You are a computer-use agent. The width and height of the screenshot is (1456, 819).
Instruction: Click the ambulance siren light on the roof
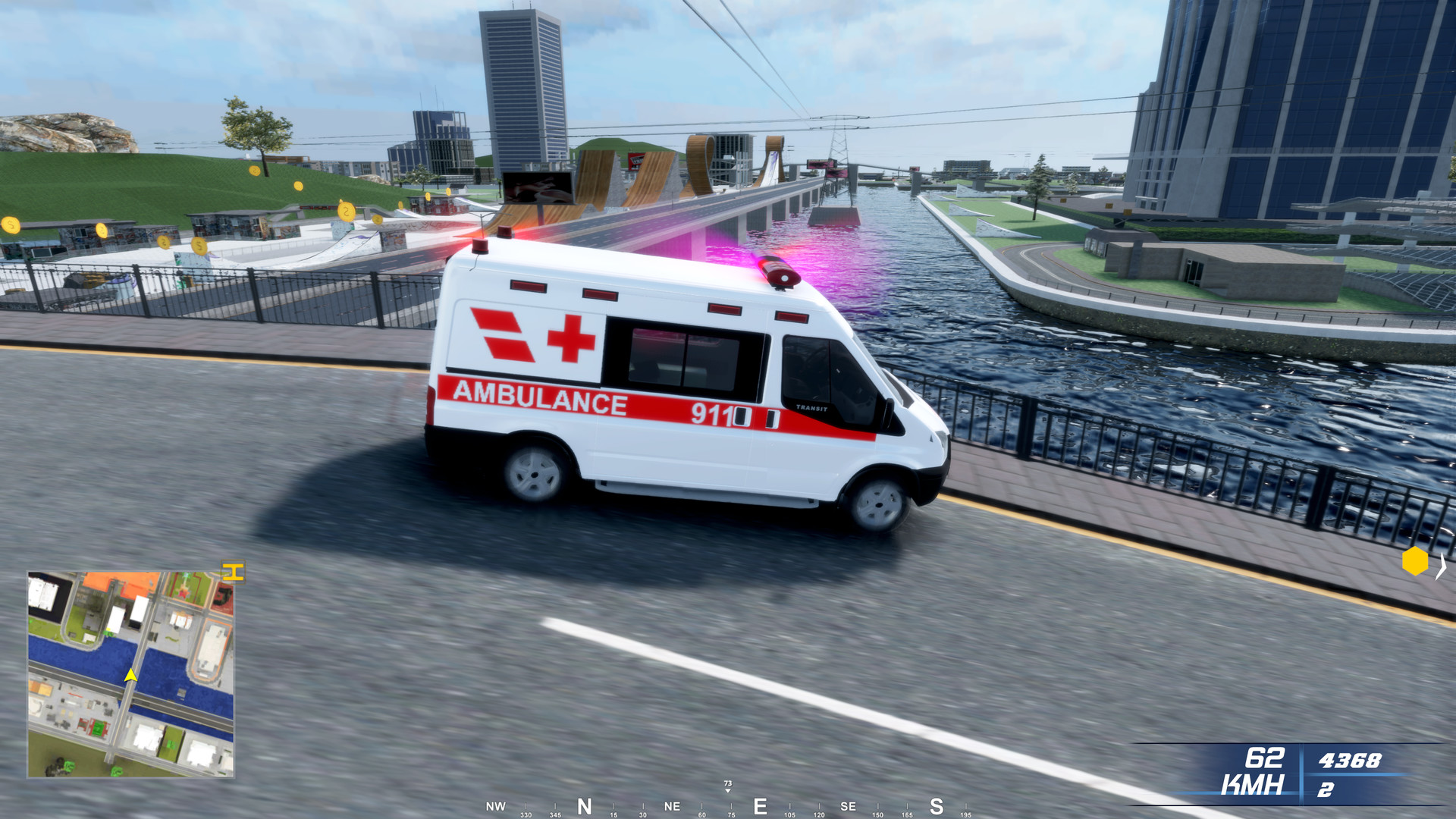coord(779,273)
